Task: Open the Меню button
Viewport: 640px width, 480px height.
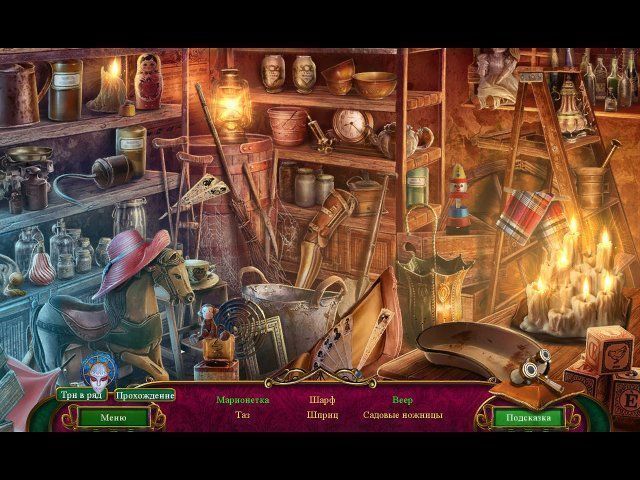Action: pos(112,417)
